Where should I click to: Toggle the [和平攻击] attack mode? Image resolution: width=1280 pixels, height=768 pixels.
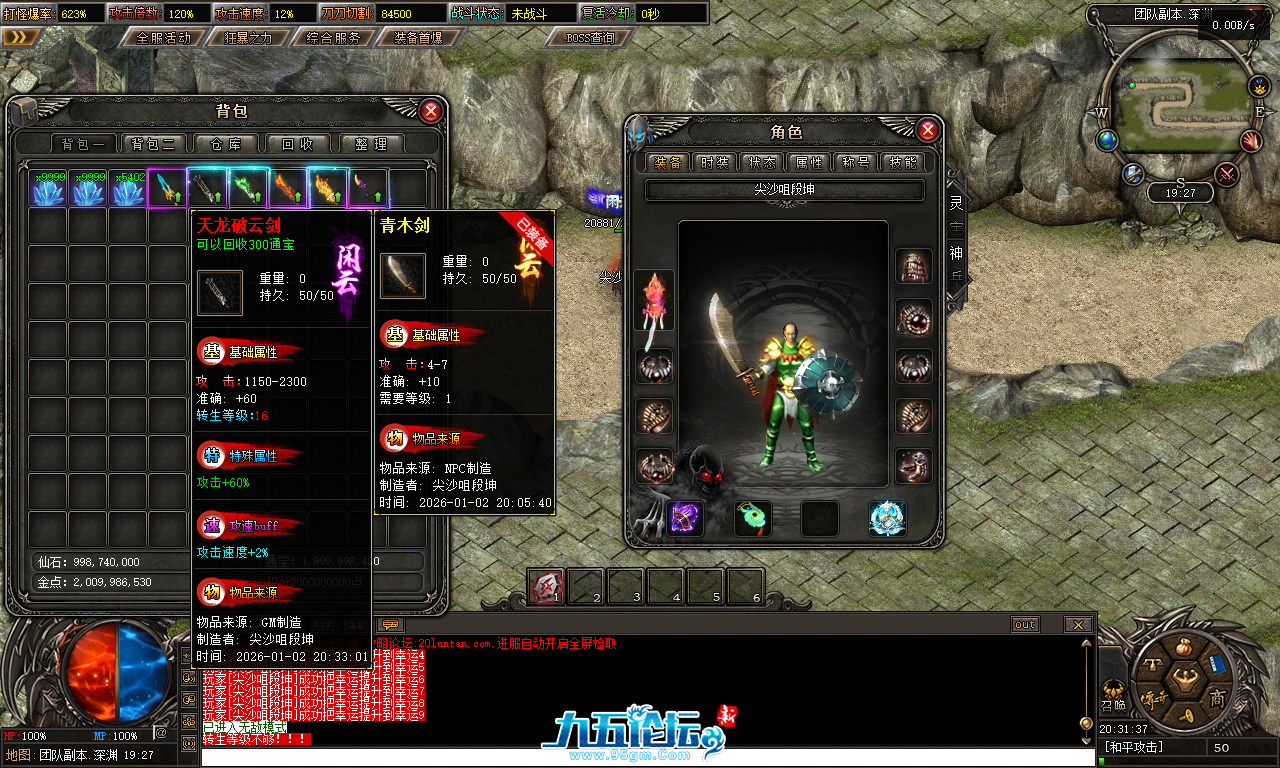(x=1134, y=746)
